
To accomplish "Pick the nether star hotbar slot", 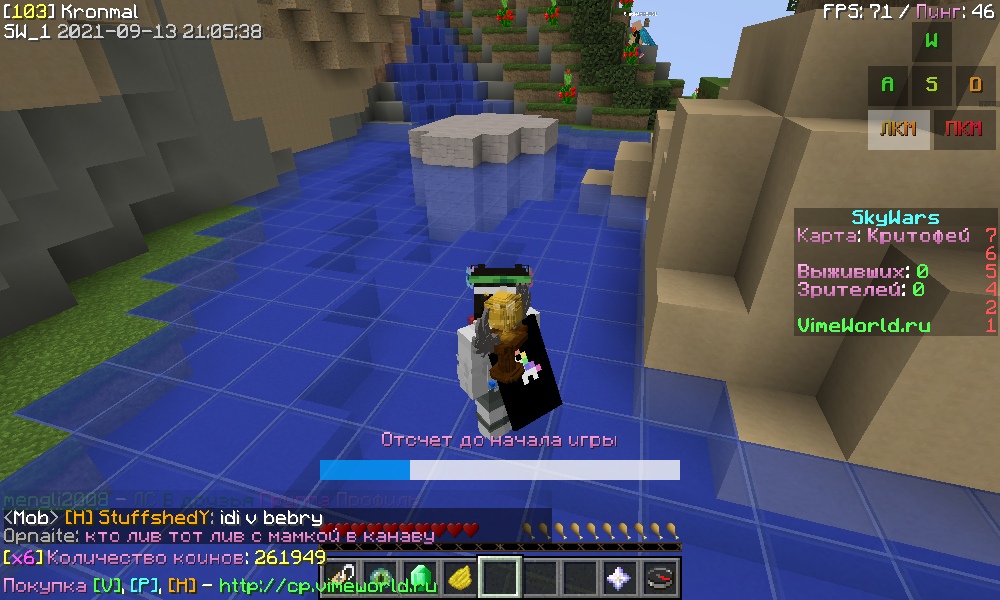I will click(x=619, y=578).
